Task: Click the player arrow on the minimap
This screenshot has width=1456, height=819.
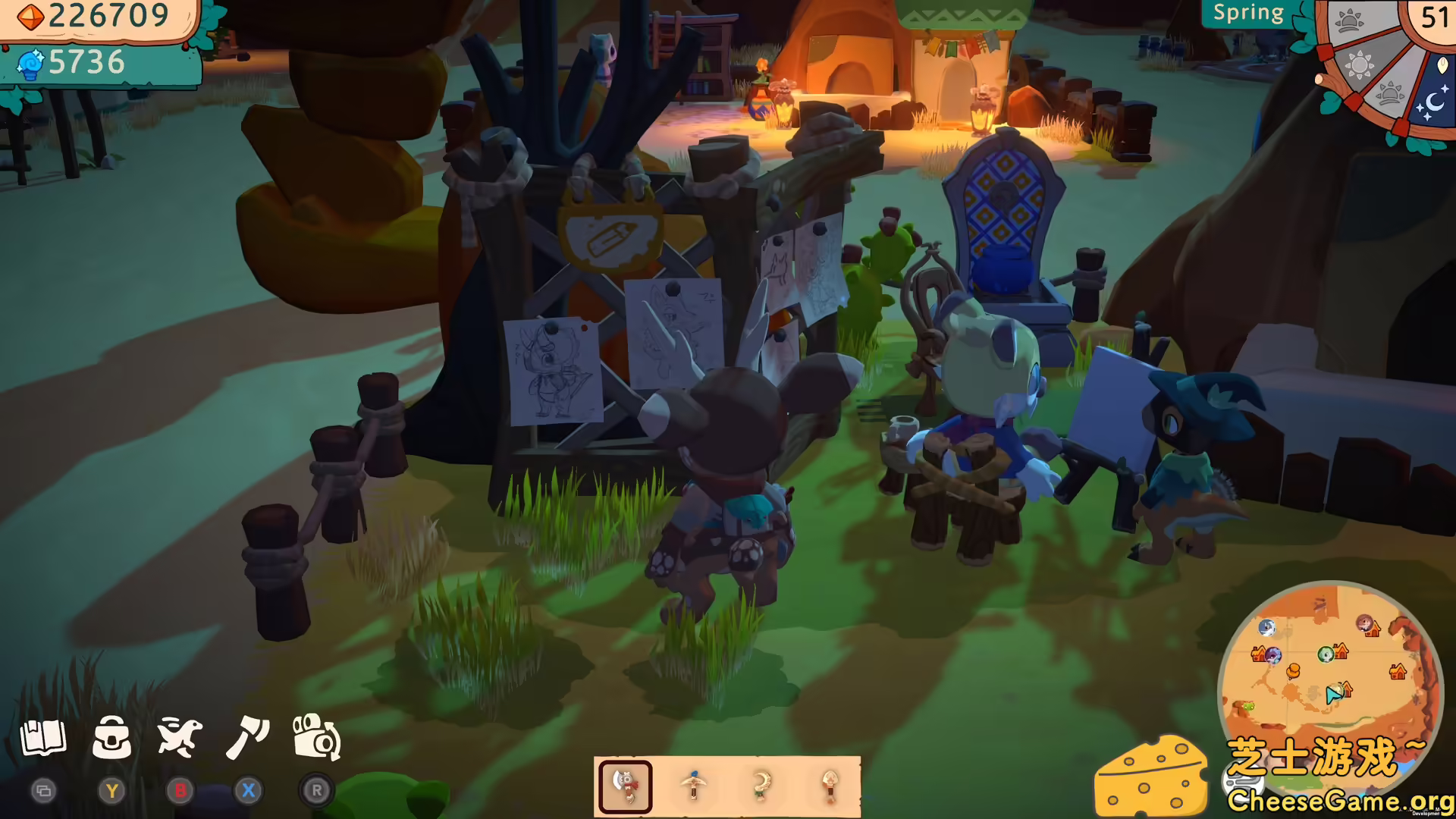Action: [1333, 694]
